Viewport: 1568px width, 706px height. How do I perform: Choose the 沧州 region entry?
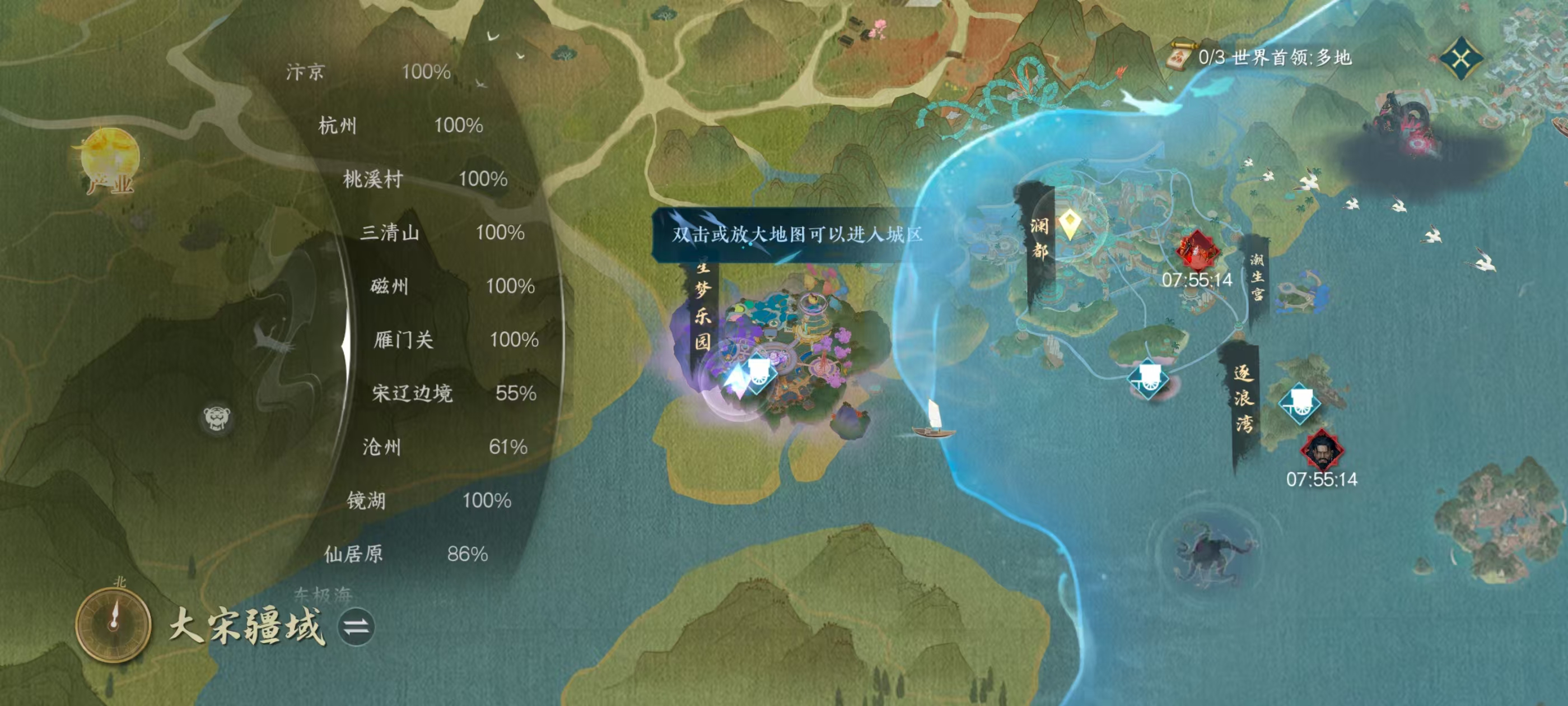point(444,447)
